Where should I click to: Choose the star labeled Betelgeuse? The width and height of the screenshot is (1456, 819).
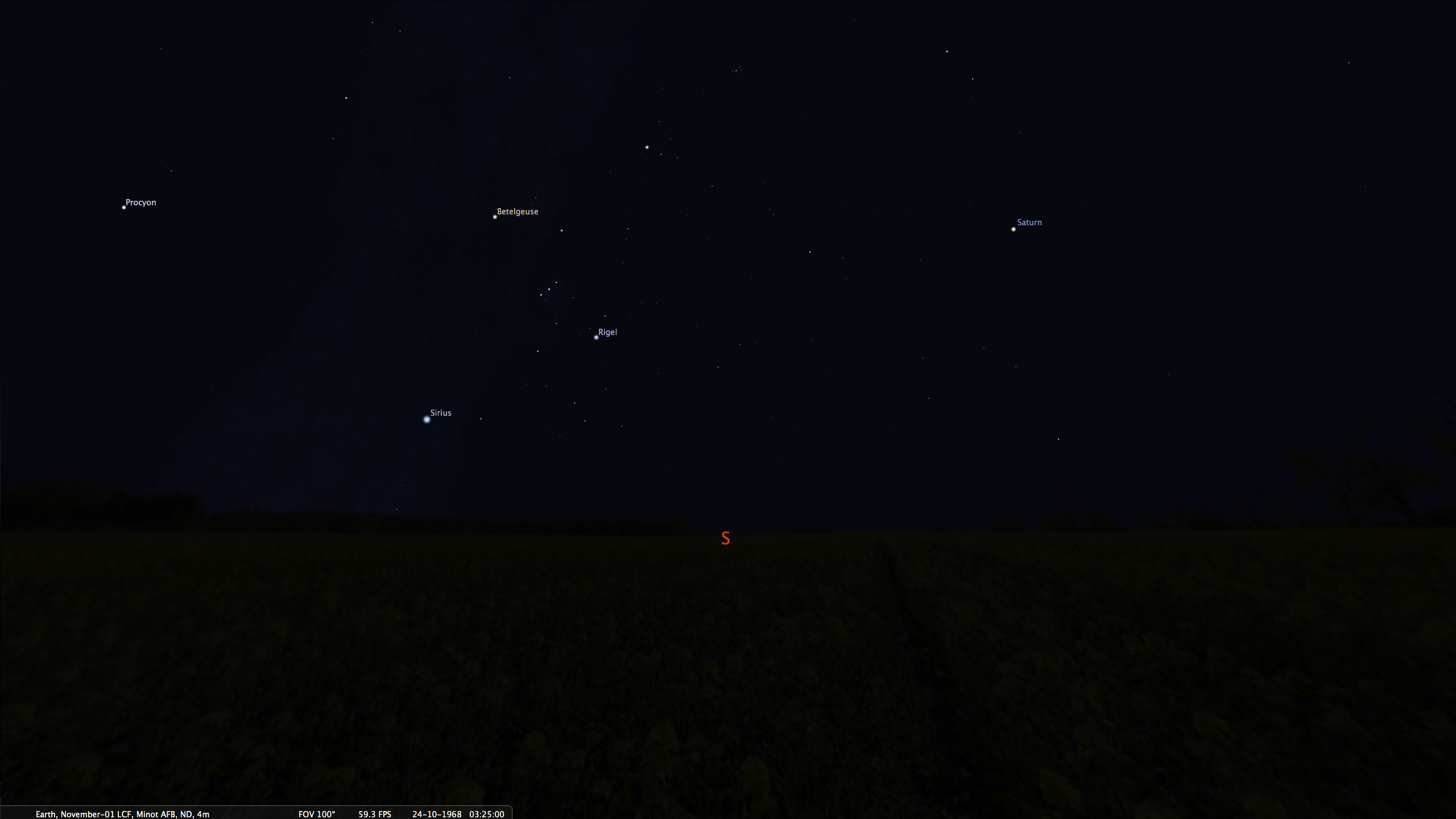pyautogui.click(x=495, y=217)
